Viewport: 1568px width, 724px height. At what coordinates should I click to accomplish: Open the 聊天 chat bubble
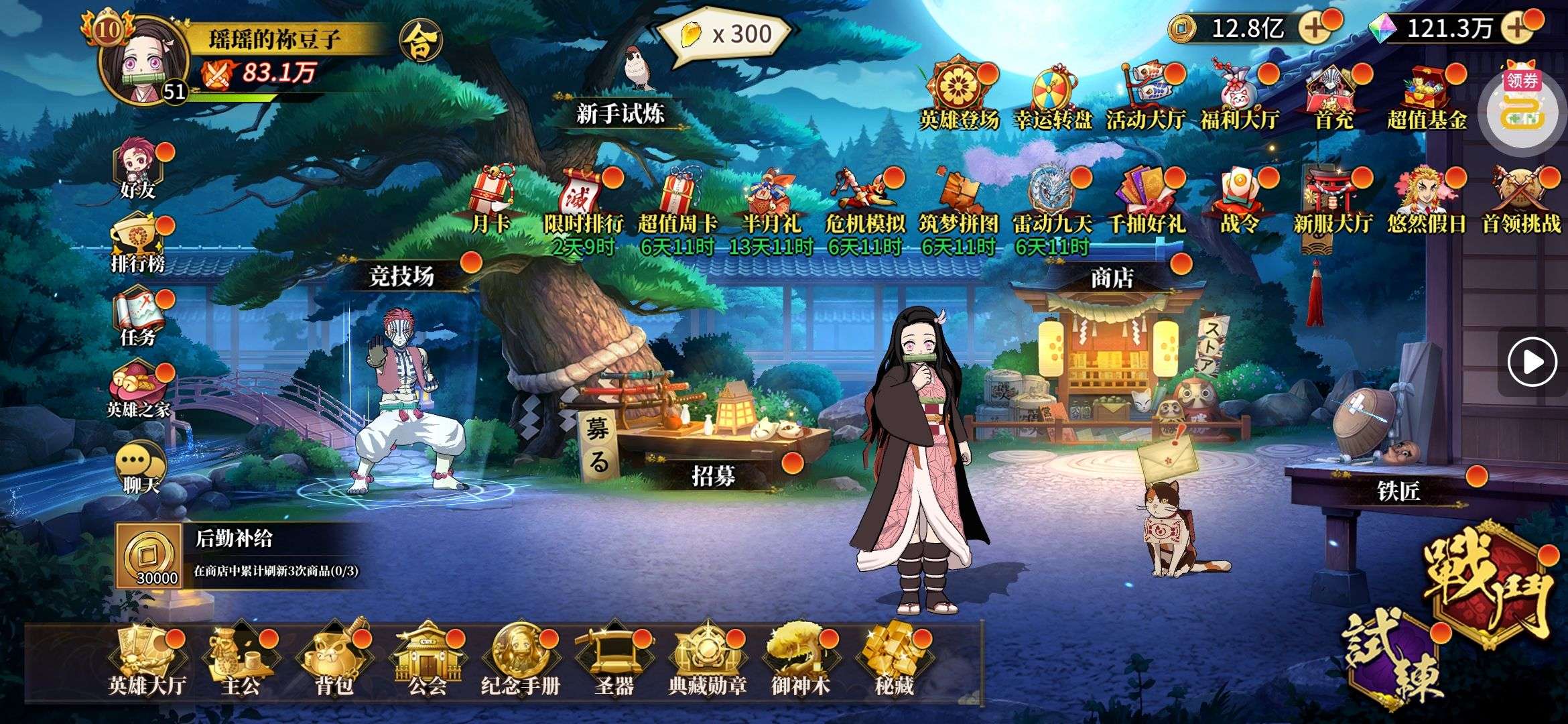[x=140, y=468]
